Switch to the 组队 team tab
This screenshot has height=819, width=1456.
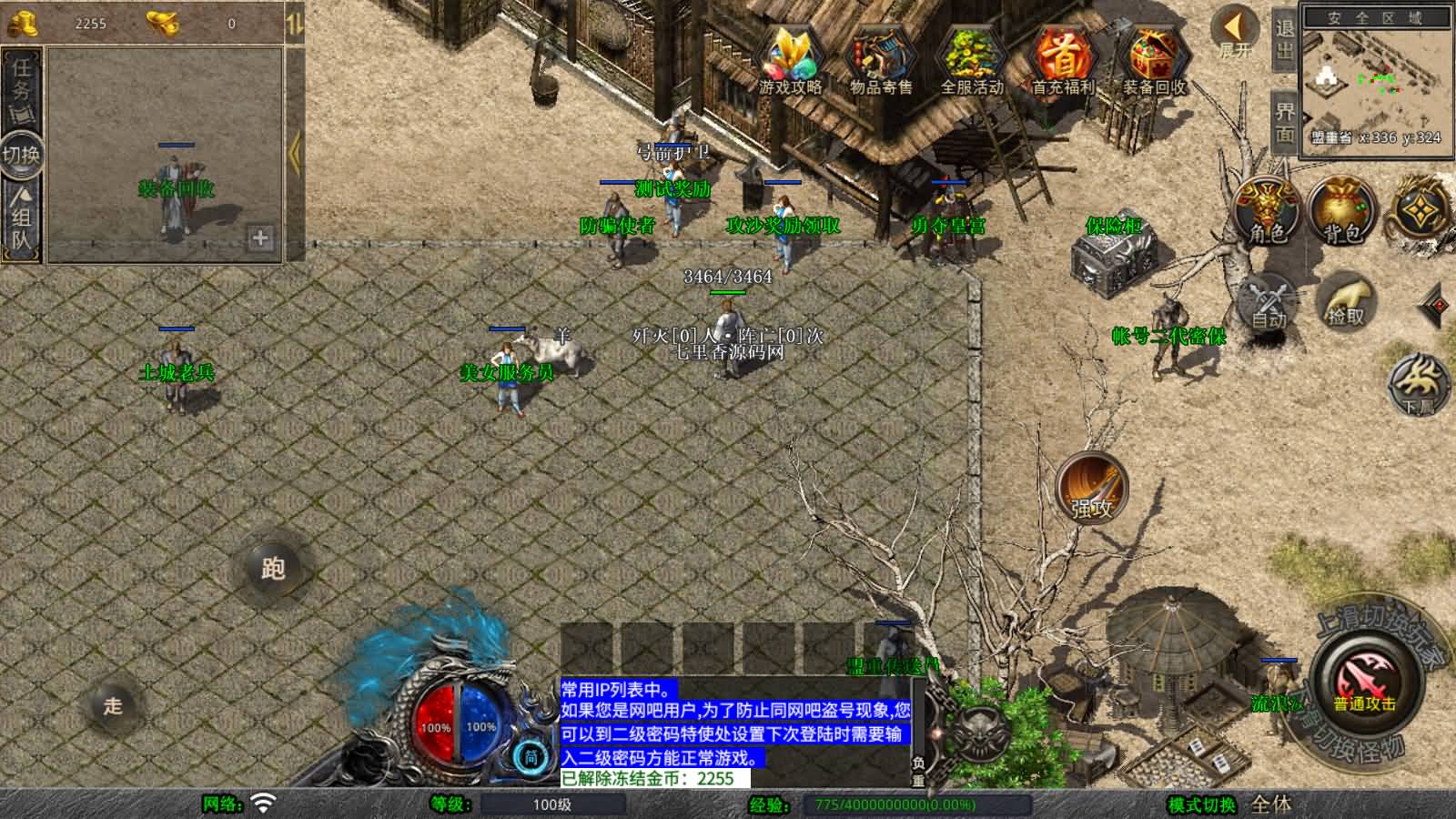coord(21,218)
